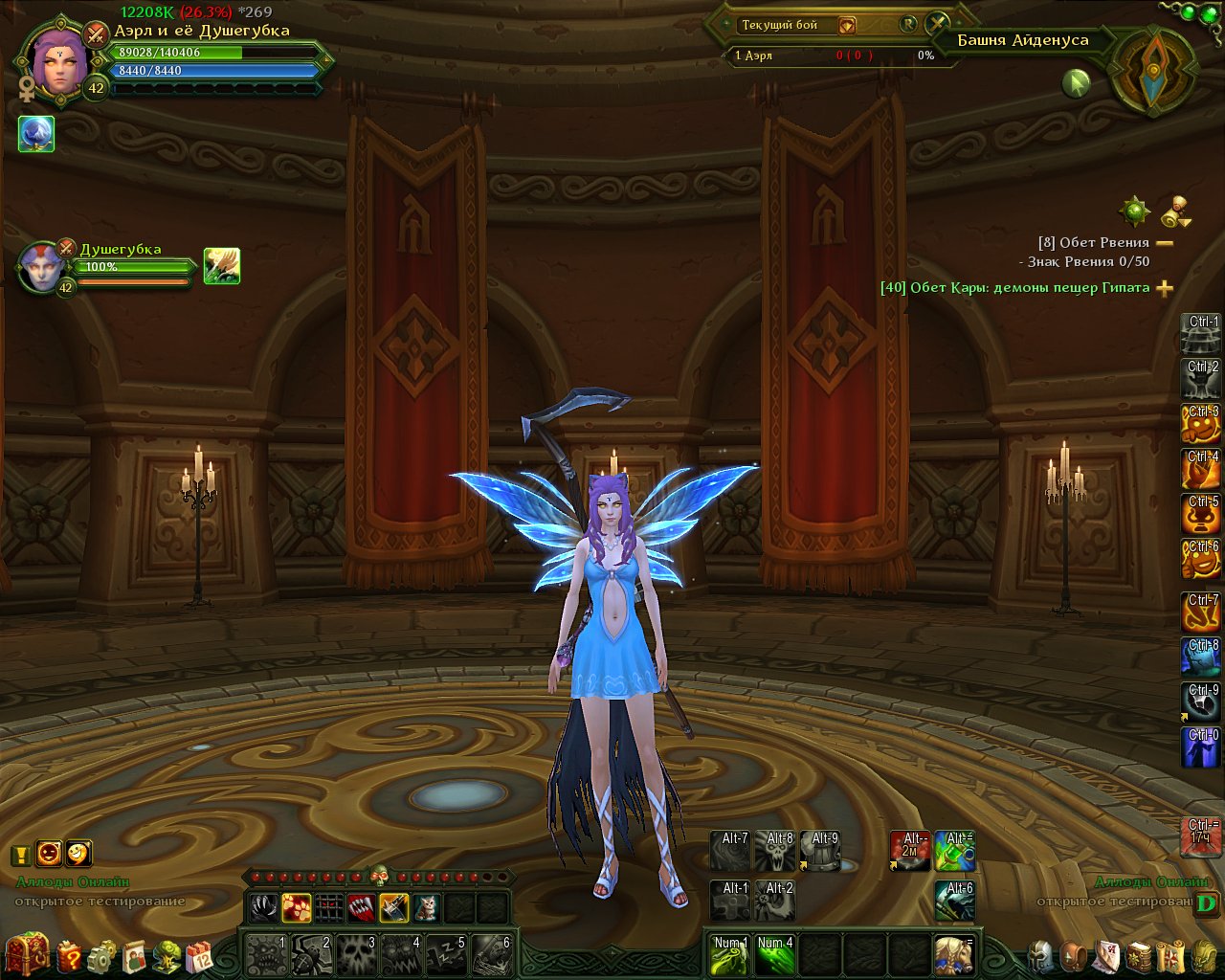Open the orange question mark help book
The image size is (1225, 980).
[x=71, y=955]
